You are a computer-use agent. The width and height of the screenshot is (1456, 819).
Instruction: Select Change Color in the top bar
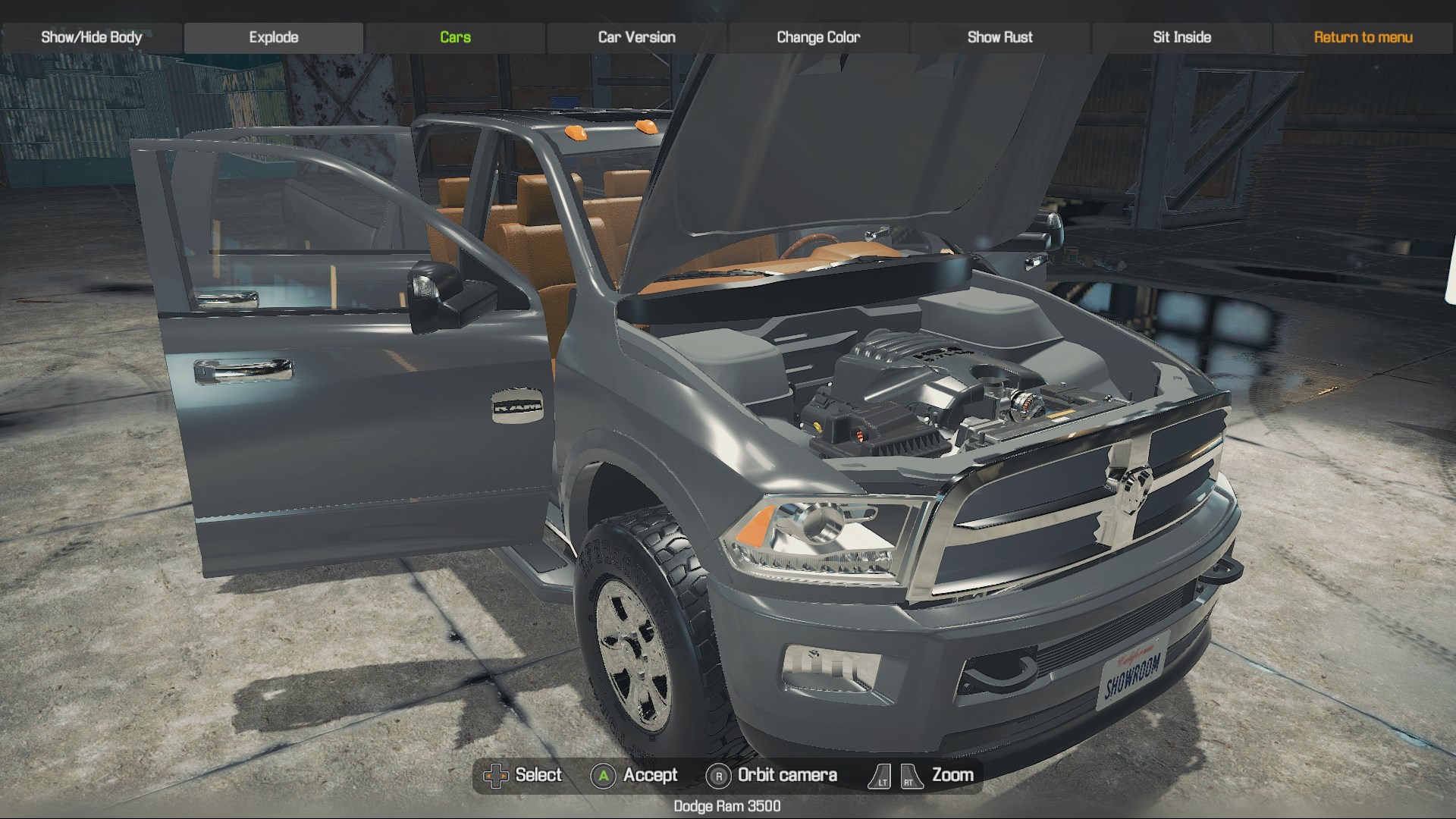818,37
